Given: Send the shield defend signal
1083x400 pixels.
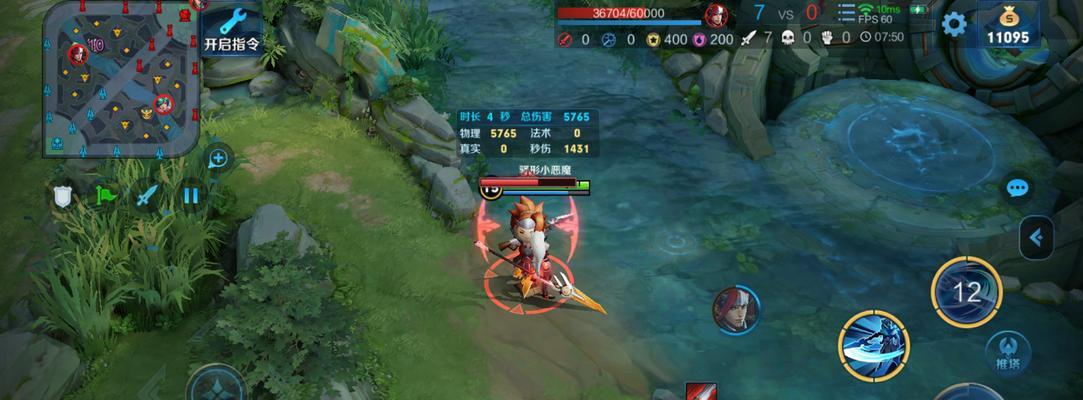Looking at the screenshot, I should tap(63, 196).
